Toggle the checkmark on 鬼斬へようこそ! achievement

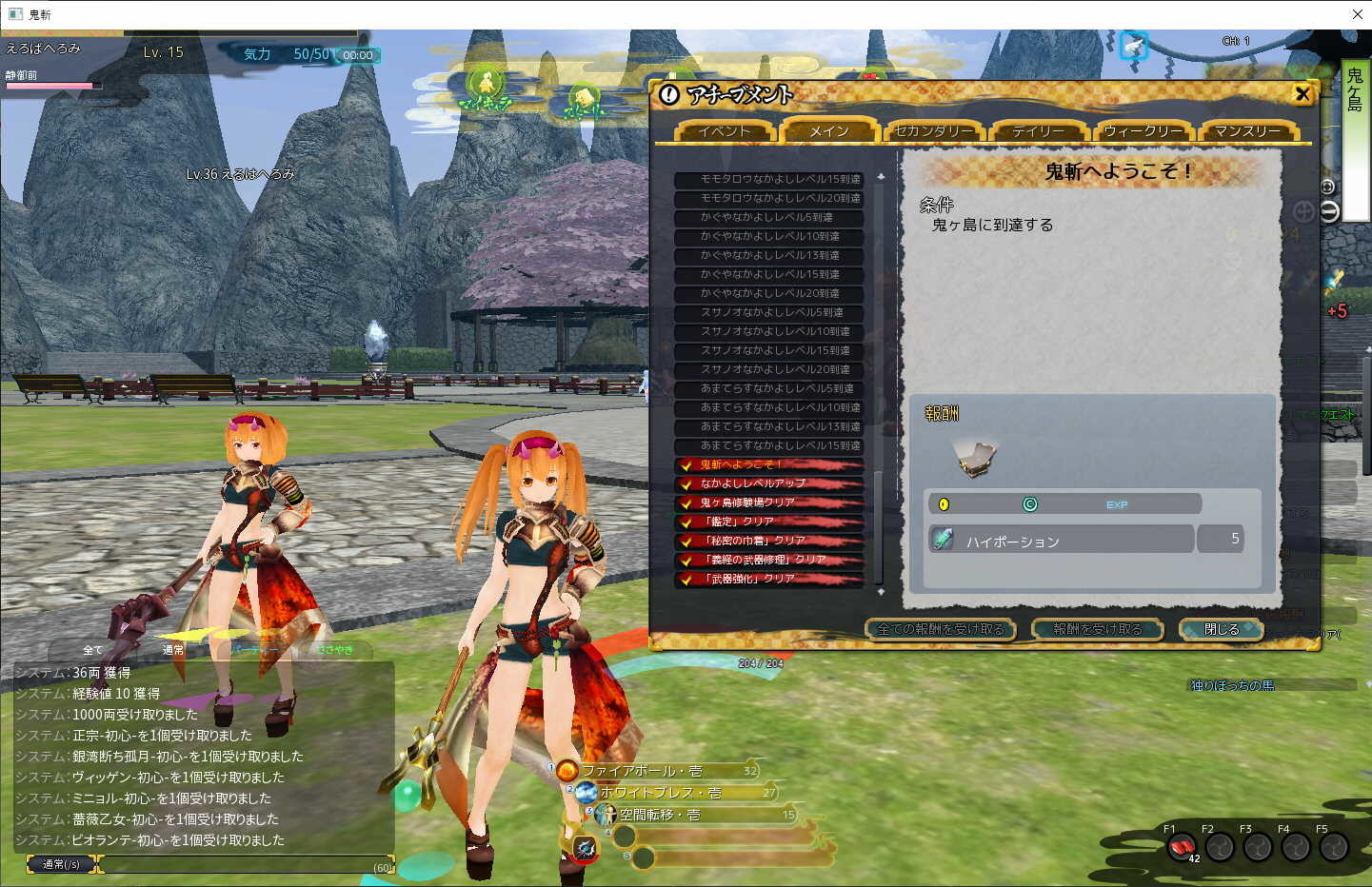(x=688, y=465)
